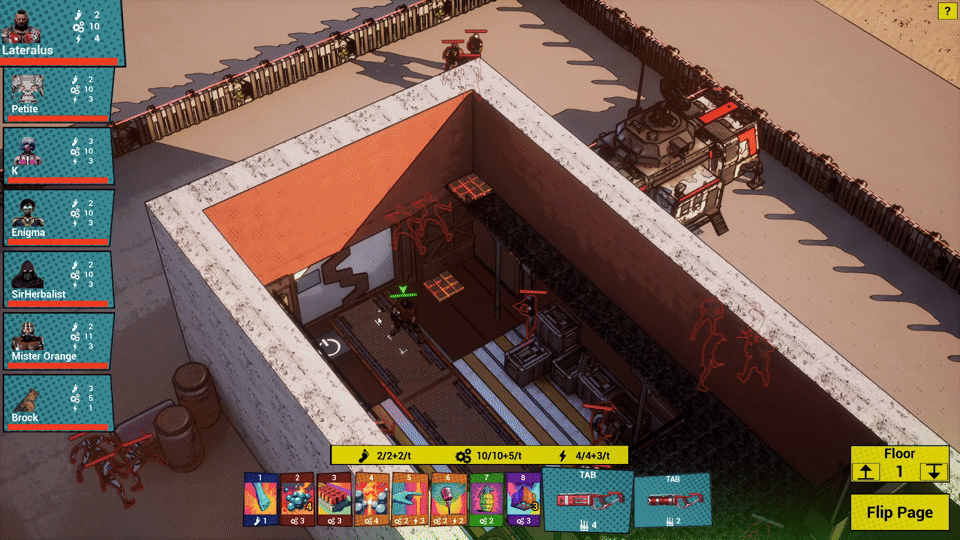This screenshot has width=960, height=540.
Task: Choose squad member K
Action: [x=58, y=156]
